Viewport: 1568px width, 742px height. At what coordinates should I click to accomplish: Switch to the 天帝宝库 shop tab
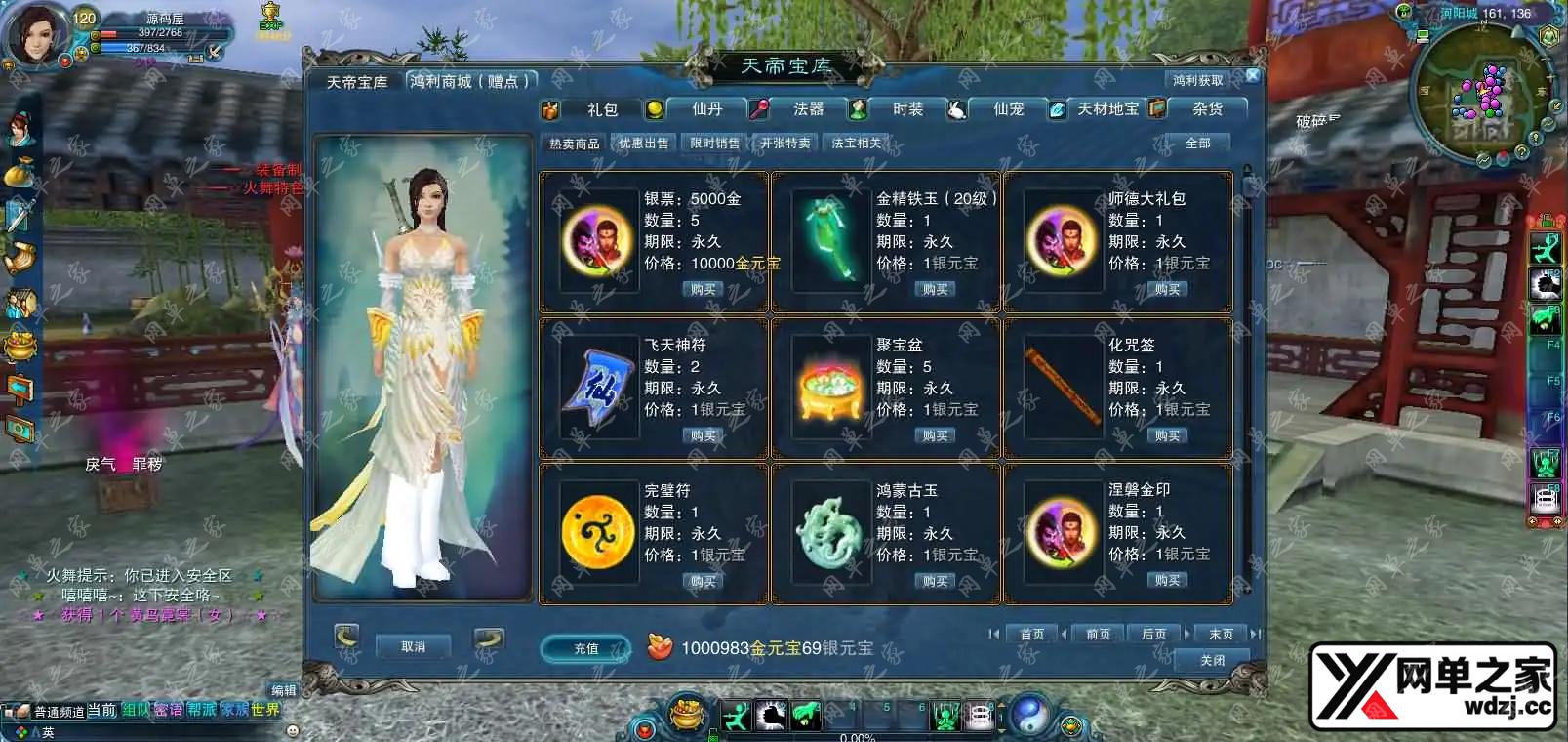click(357, 83)
